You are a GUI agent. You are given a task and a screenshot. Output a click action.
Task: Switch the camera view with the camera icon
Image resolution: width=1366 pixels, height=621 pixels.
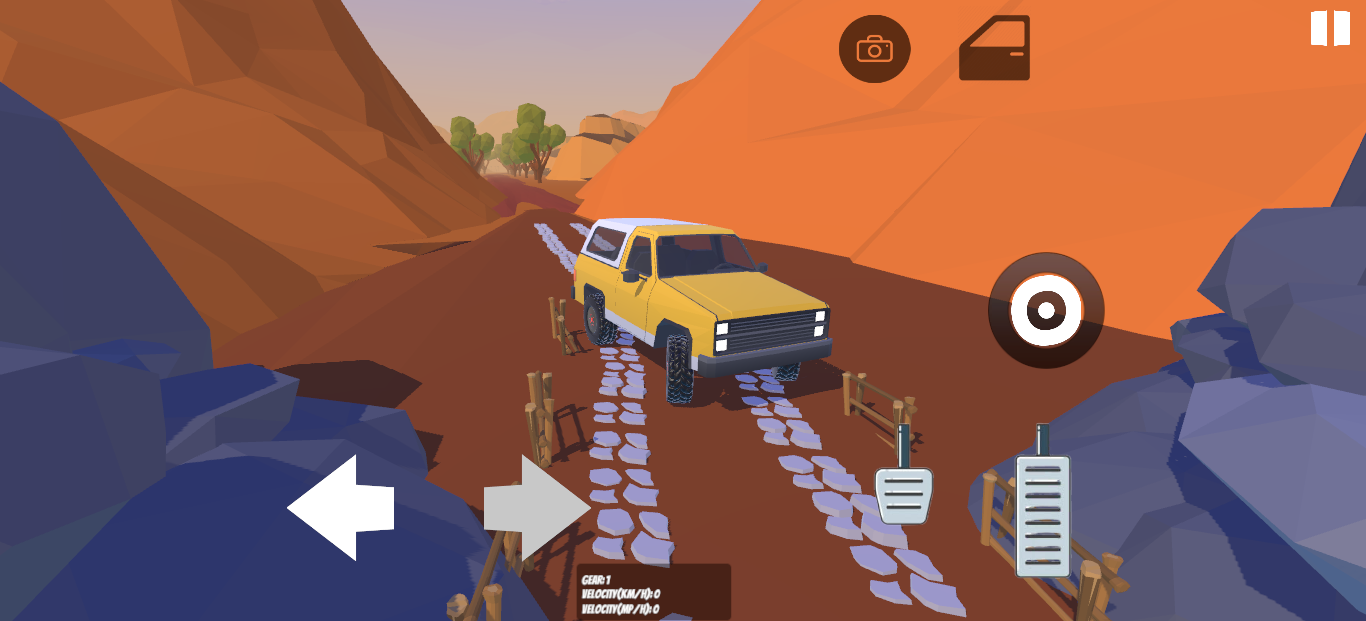[874, 48]
